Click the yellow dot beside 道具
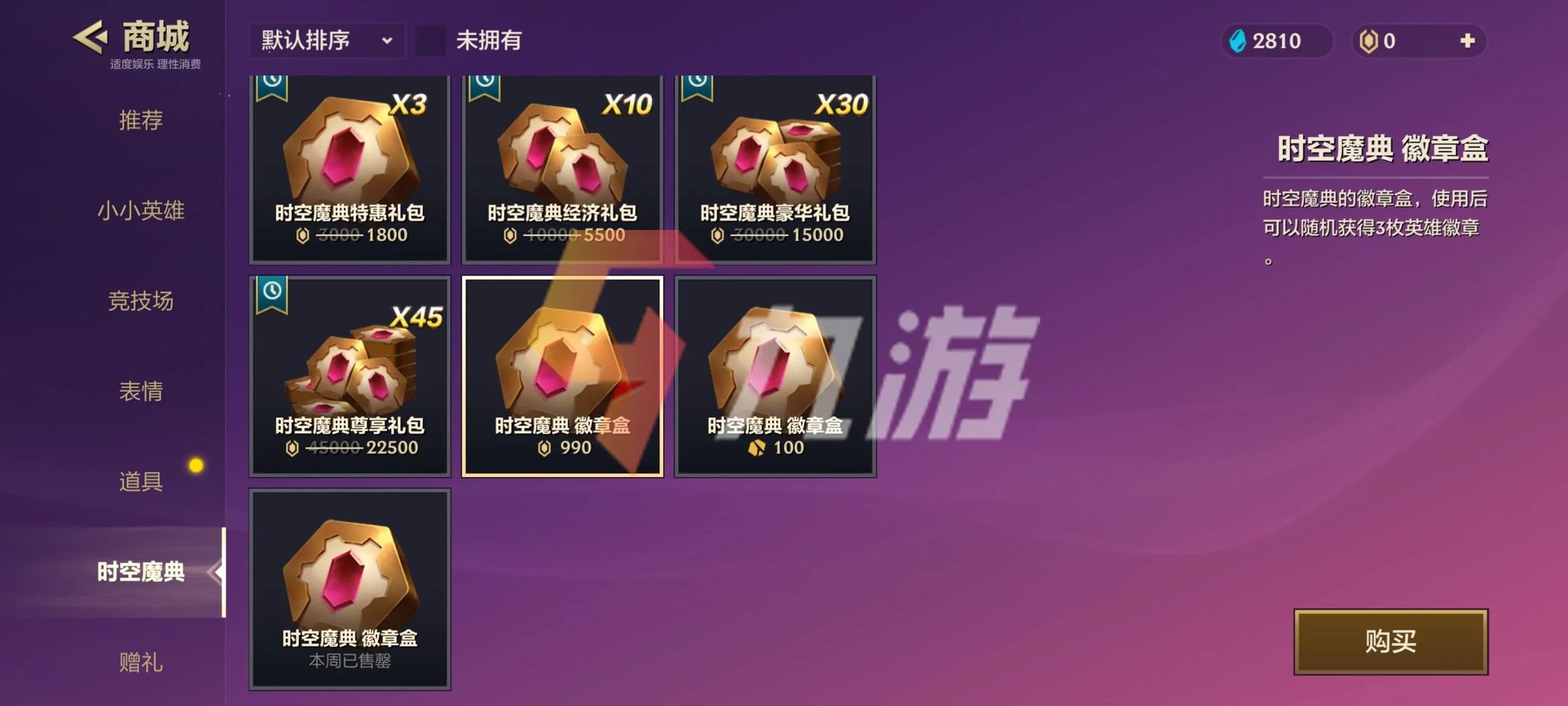The height and width of the screenshot is (706, 1568). (x=195, y=464)
